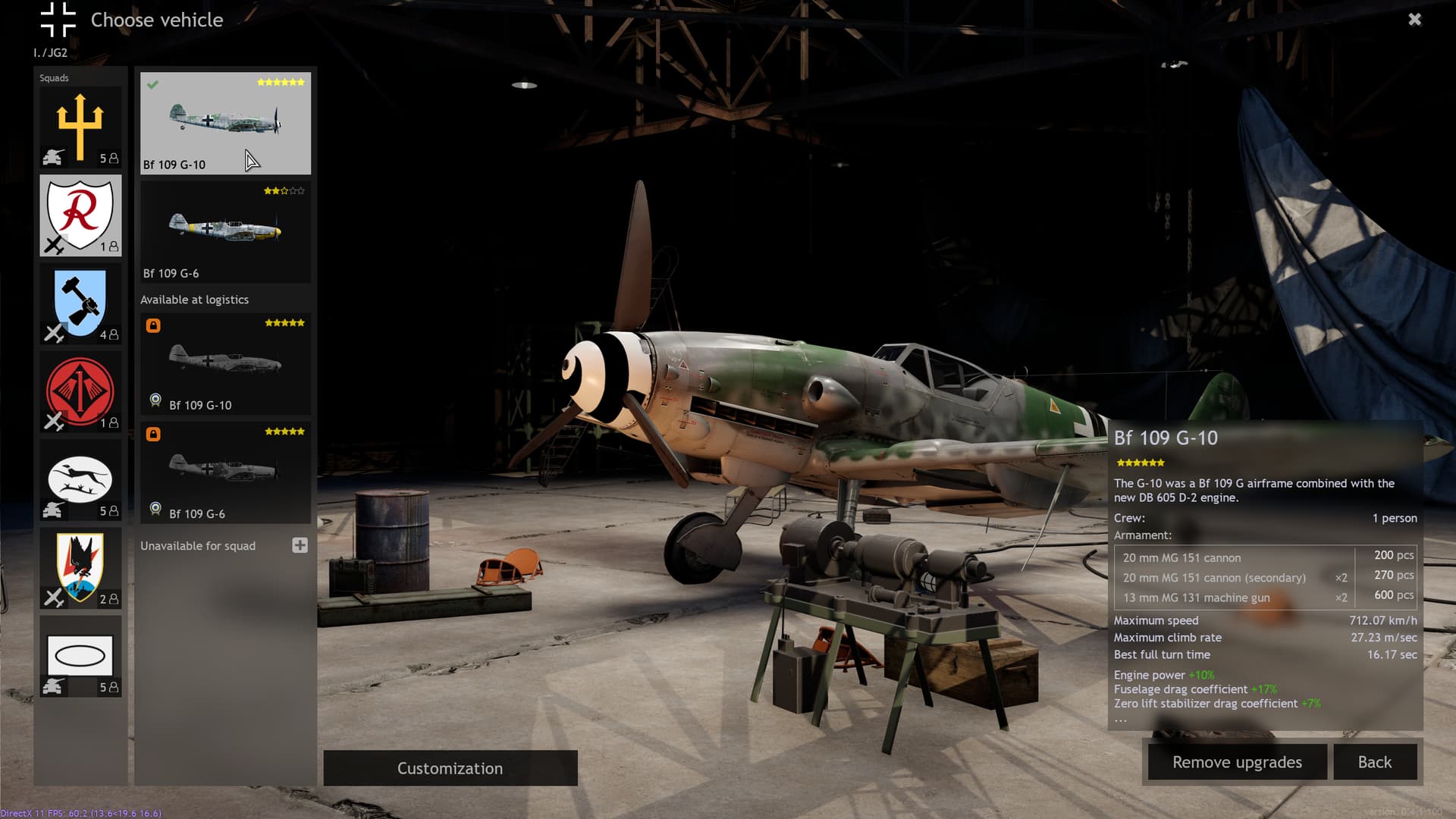
Task: Select the six-star Bf 109 G-10 card
Action: pyautogui.click(x=225, y=124)
